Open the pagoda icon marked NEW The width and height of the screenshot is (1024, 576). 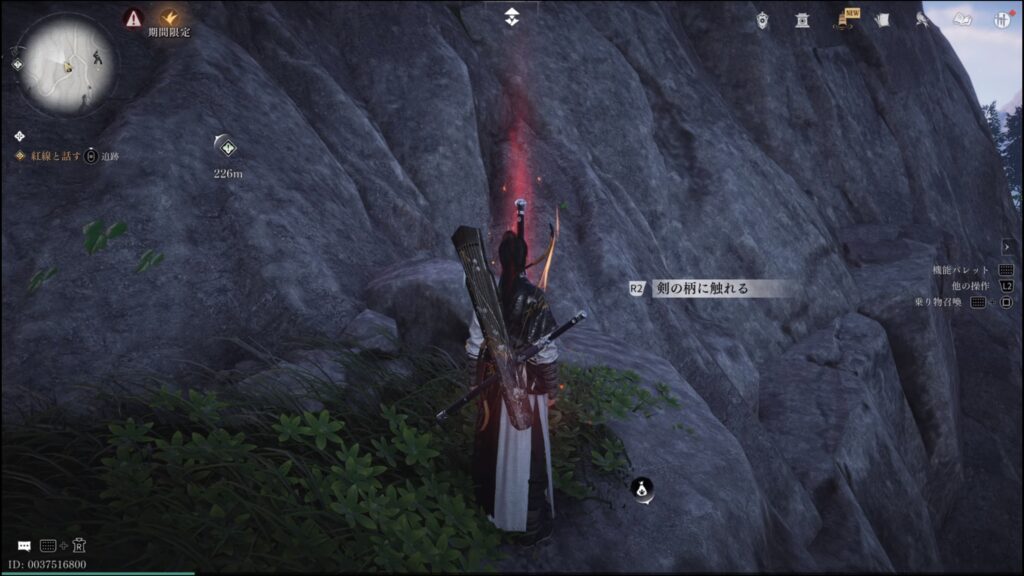click(x=844, y=20)
